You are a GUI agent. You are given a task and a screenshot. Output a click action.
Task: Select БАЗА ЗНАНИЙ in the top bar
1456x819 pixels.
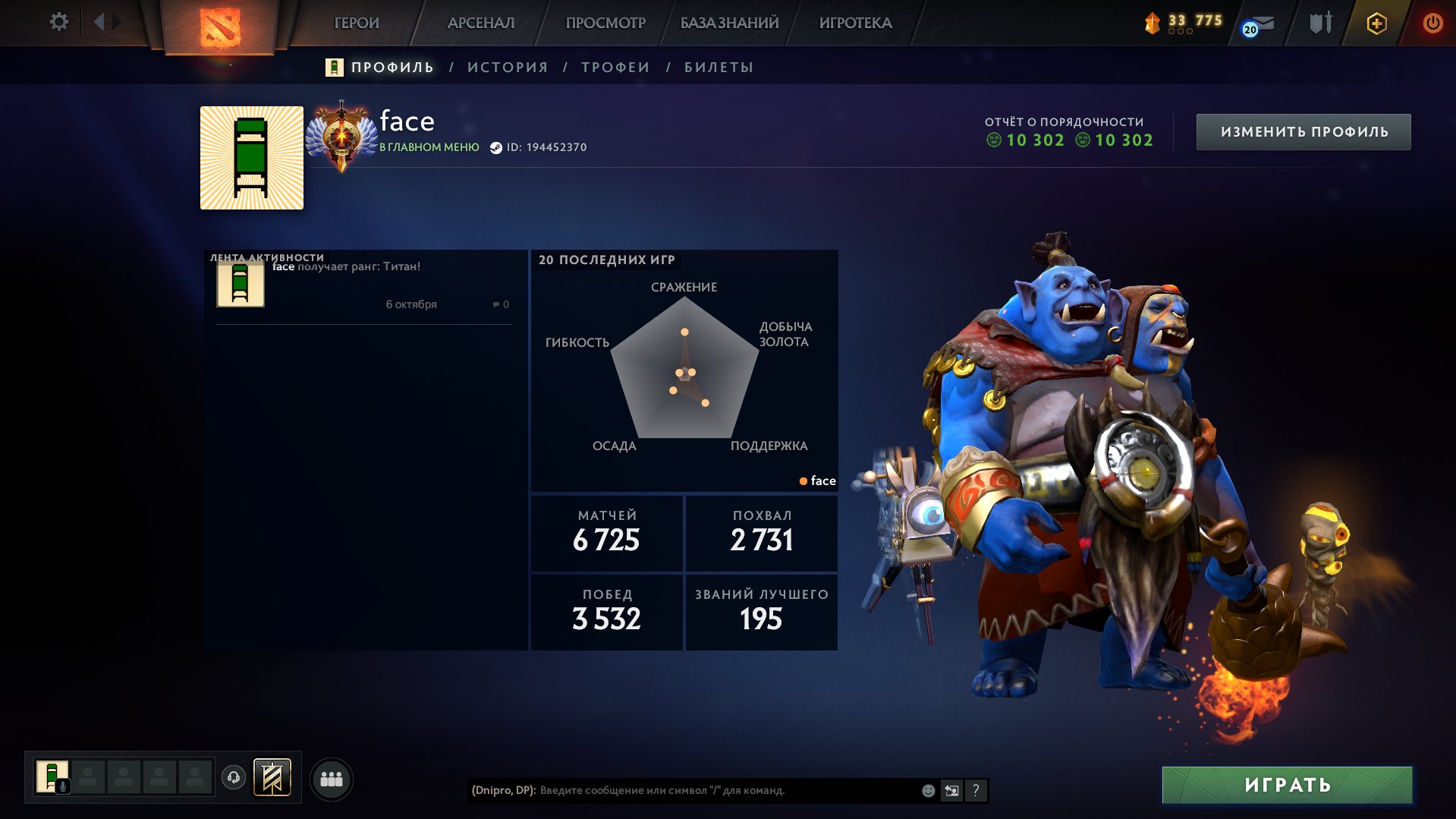point(729,23)
